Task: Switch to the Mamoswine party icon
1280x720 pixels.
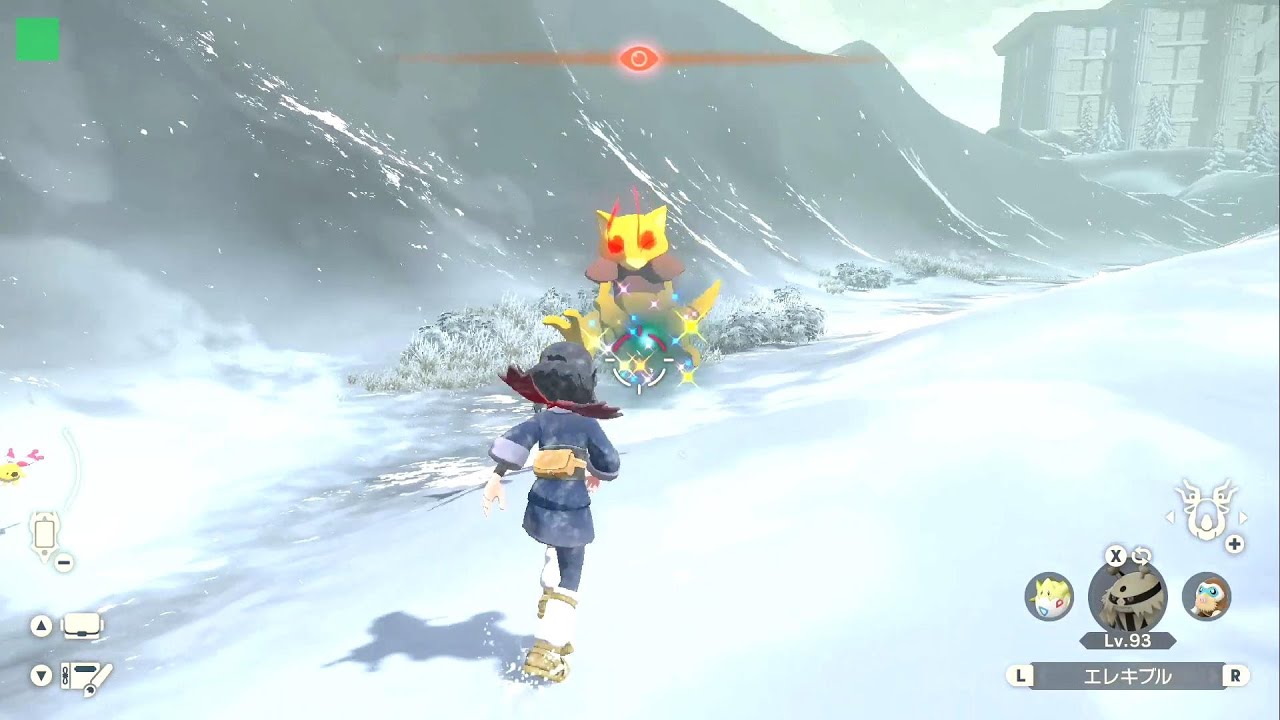Action: pos(1206,597)
